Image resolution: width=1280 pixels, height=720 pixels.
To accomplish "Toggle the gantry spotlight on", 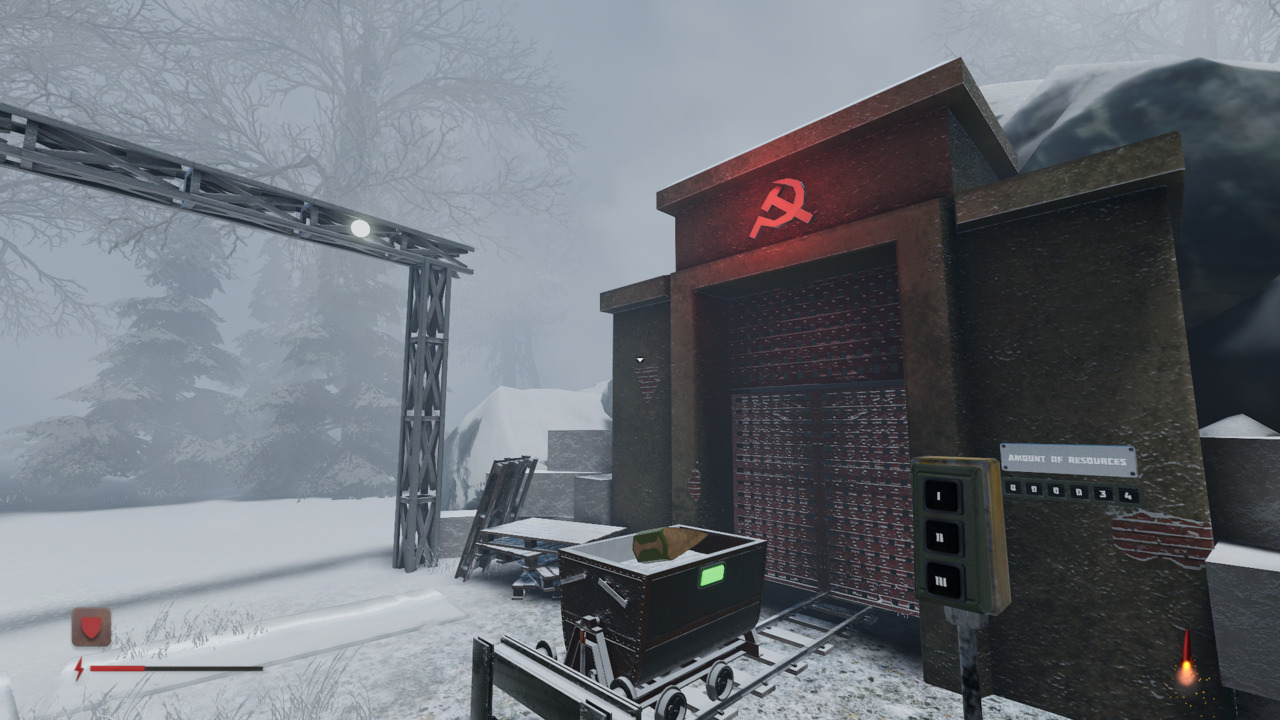I will [x=361, y=226].
